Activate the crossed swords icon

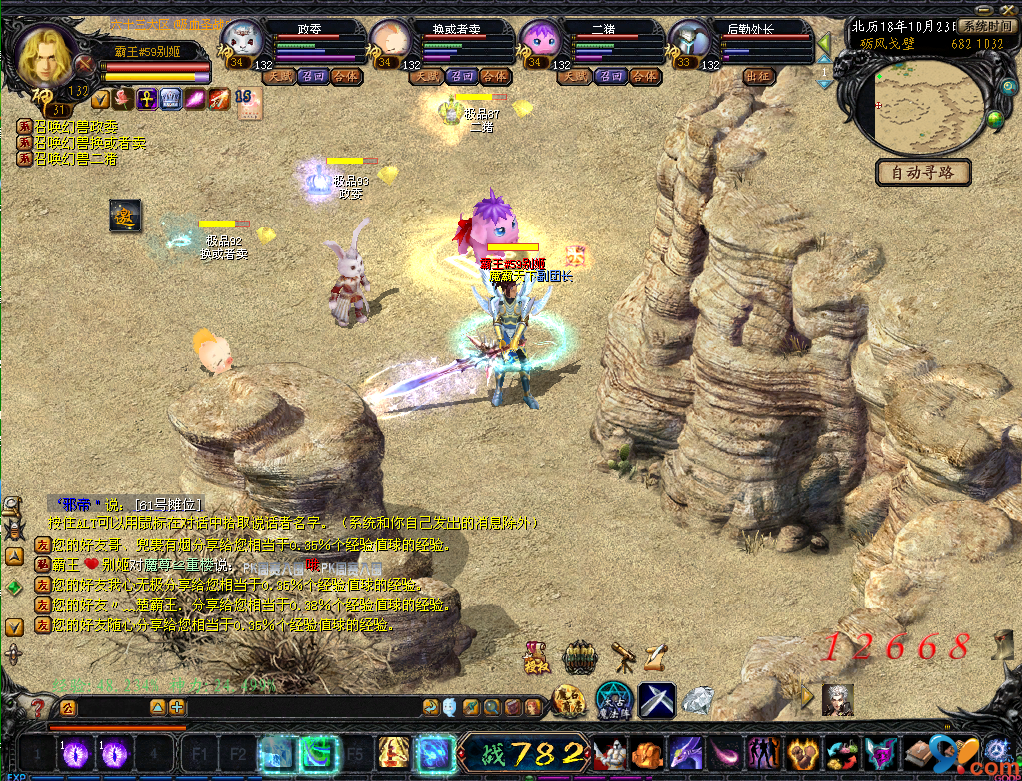[657, 700]
